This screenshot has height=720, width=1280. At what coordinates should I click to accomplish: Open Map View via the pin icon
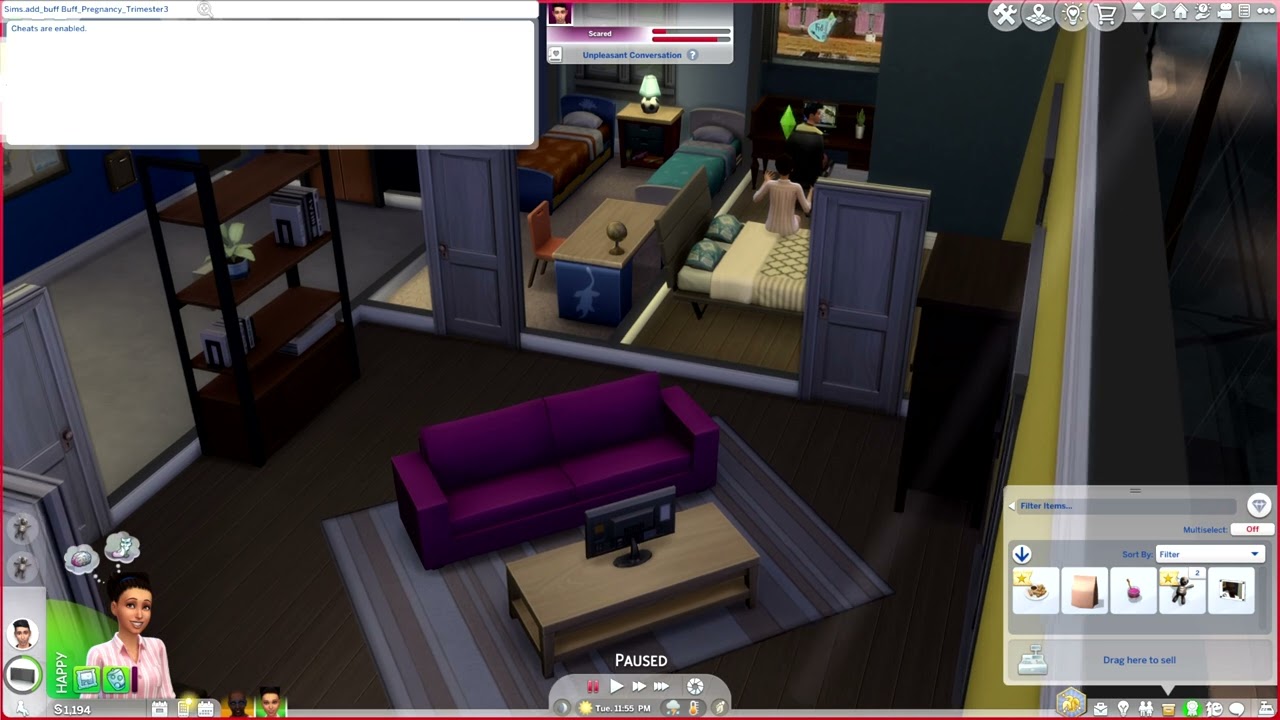[1039, 14]
